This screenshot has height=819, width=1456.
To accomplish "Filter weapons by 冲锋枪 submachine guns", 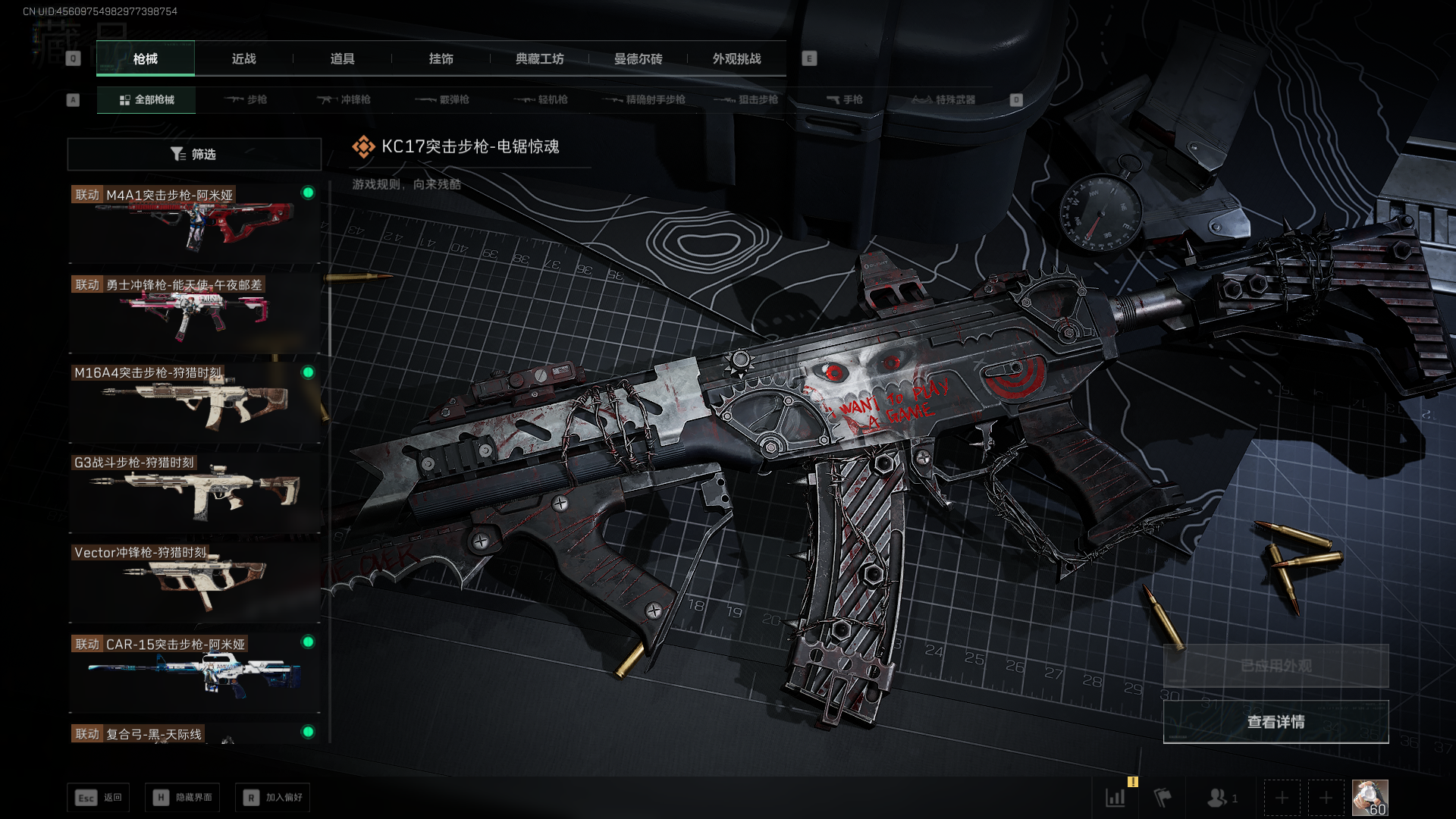I will tap(344, 99).
